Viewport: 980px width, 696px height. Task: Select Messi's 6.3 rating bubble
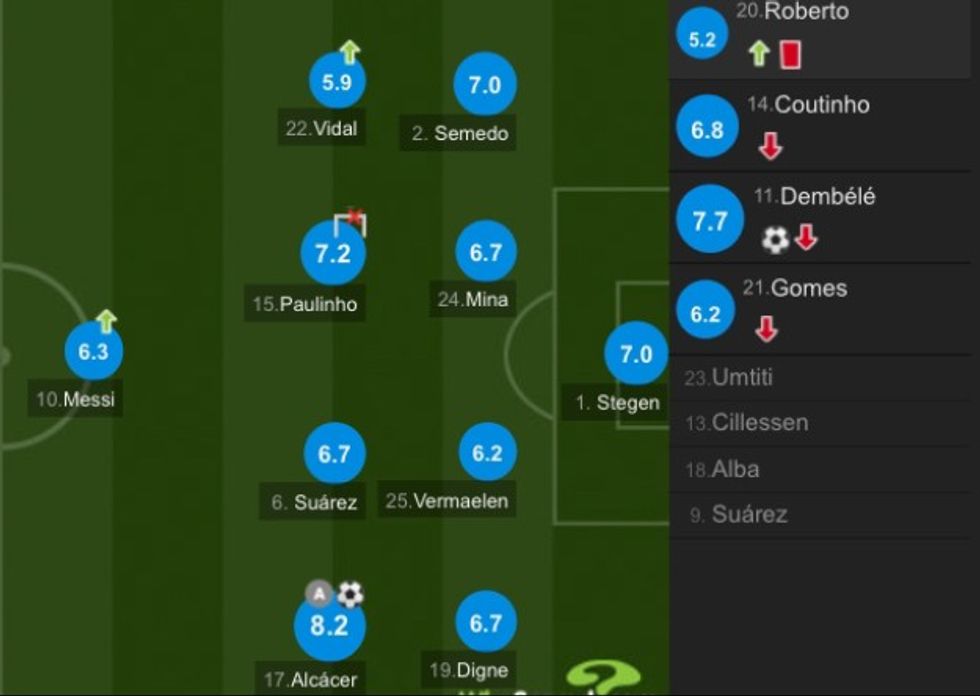coord(93,352)
